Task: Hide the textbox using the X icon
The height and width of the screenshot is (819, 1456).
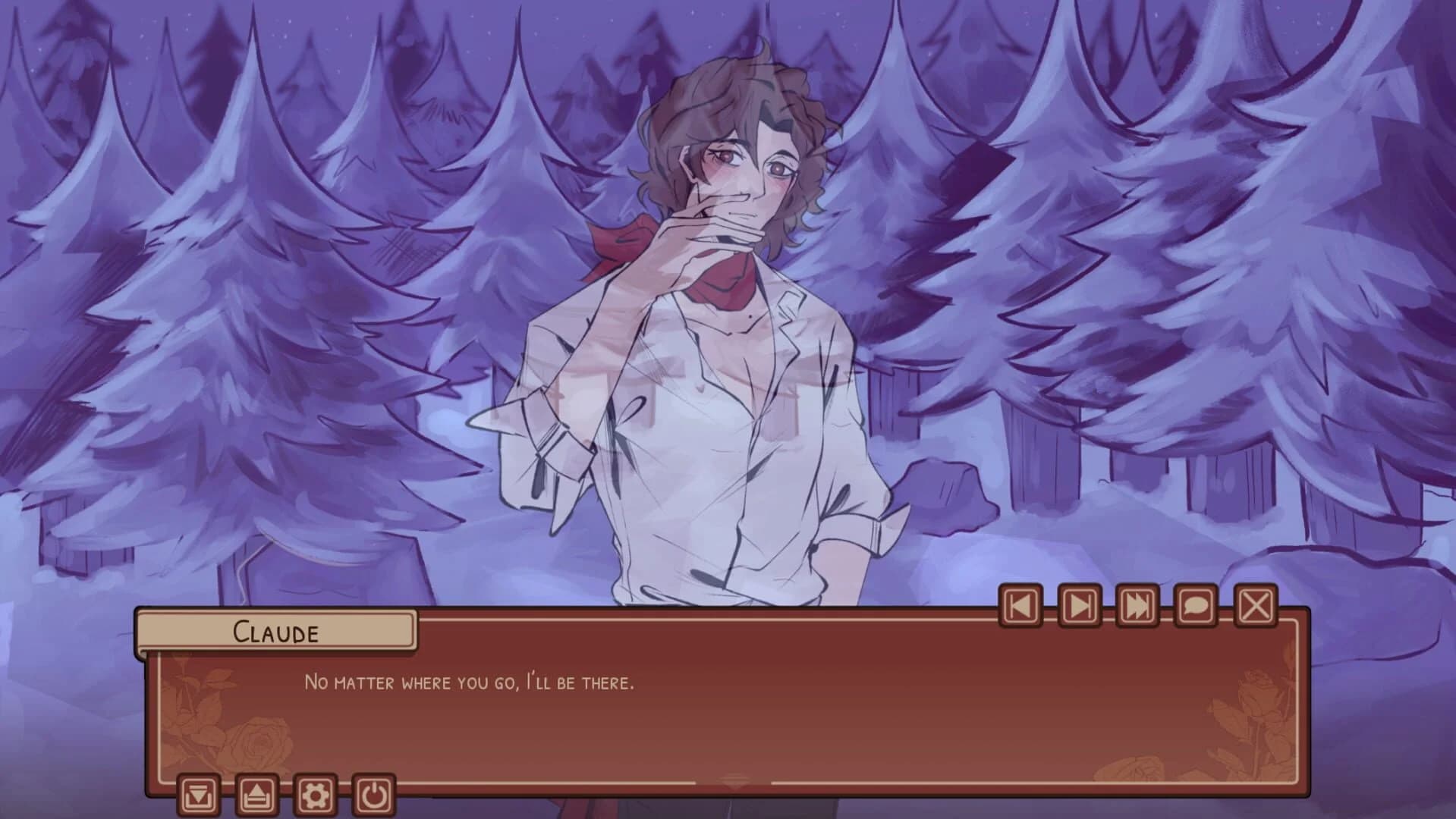Action: [1256, 606]
